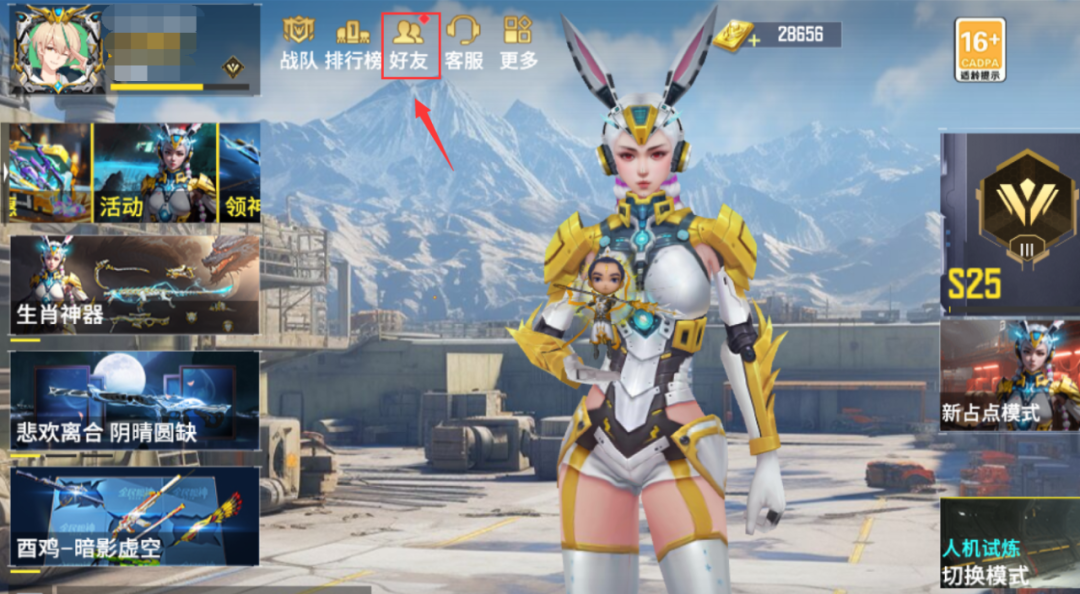The height and width of the screenshot is (594, 1080).
Task: Open the 生肖神器 banner
Action: tap(134, 285)
